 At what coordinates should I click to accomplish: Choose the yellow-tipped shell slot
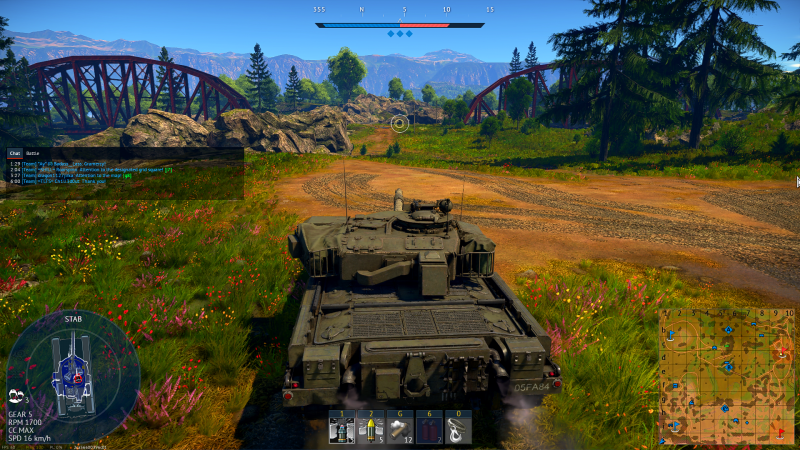point(371,429)
